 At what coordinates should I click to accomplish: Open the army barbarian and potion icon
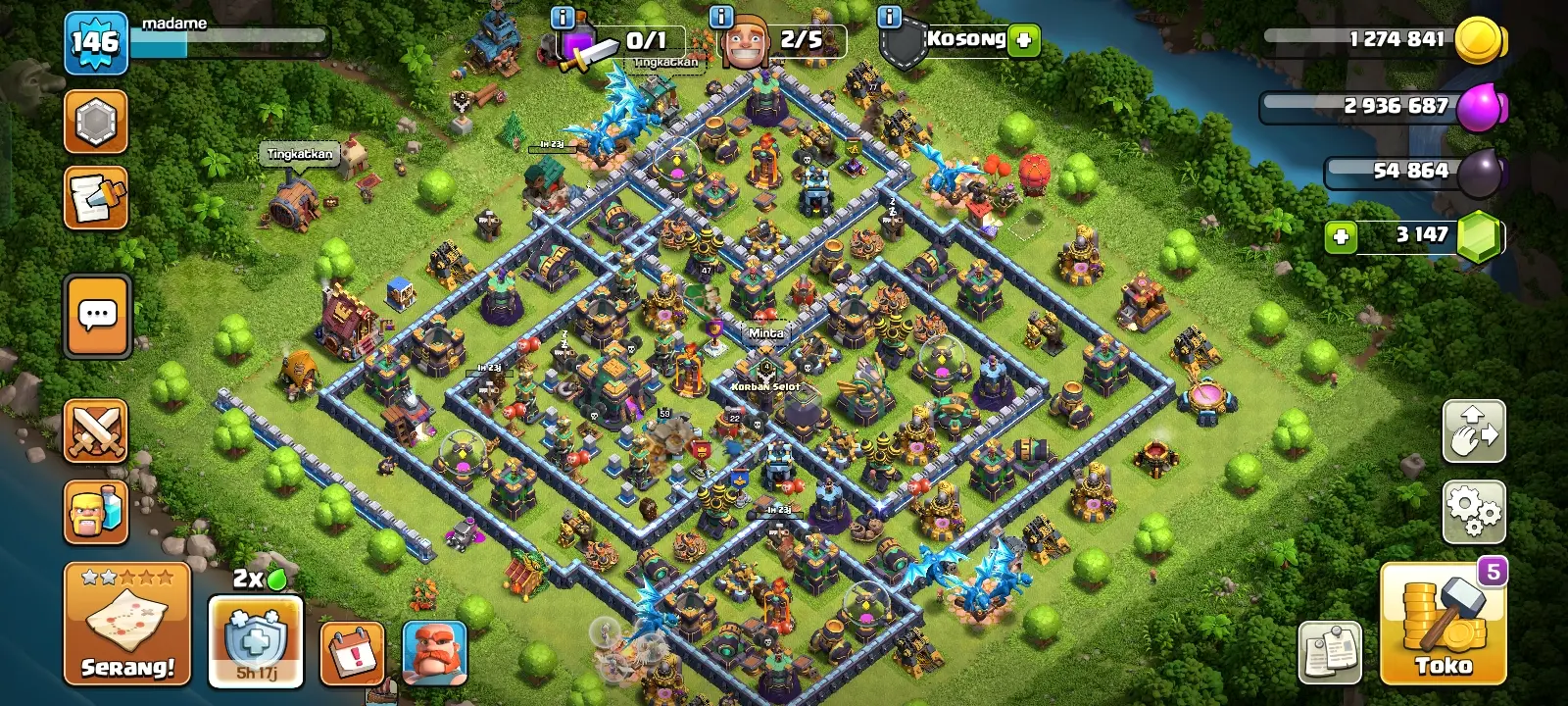pos(96,511)
